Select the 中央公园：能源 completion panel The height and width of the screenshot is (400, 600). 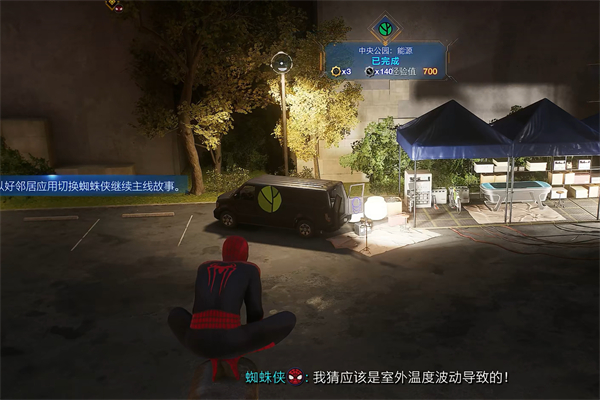[385, 59]
